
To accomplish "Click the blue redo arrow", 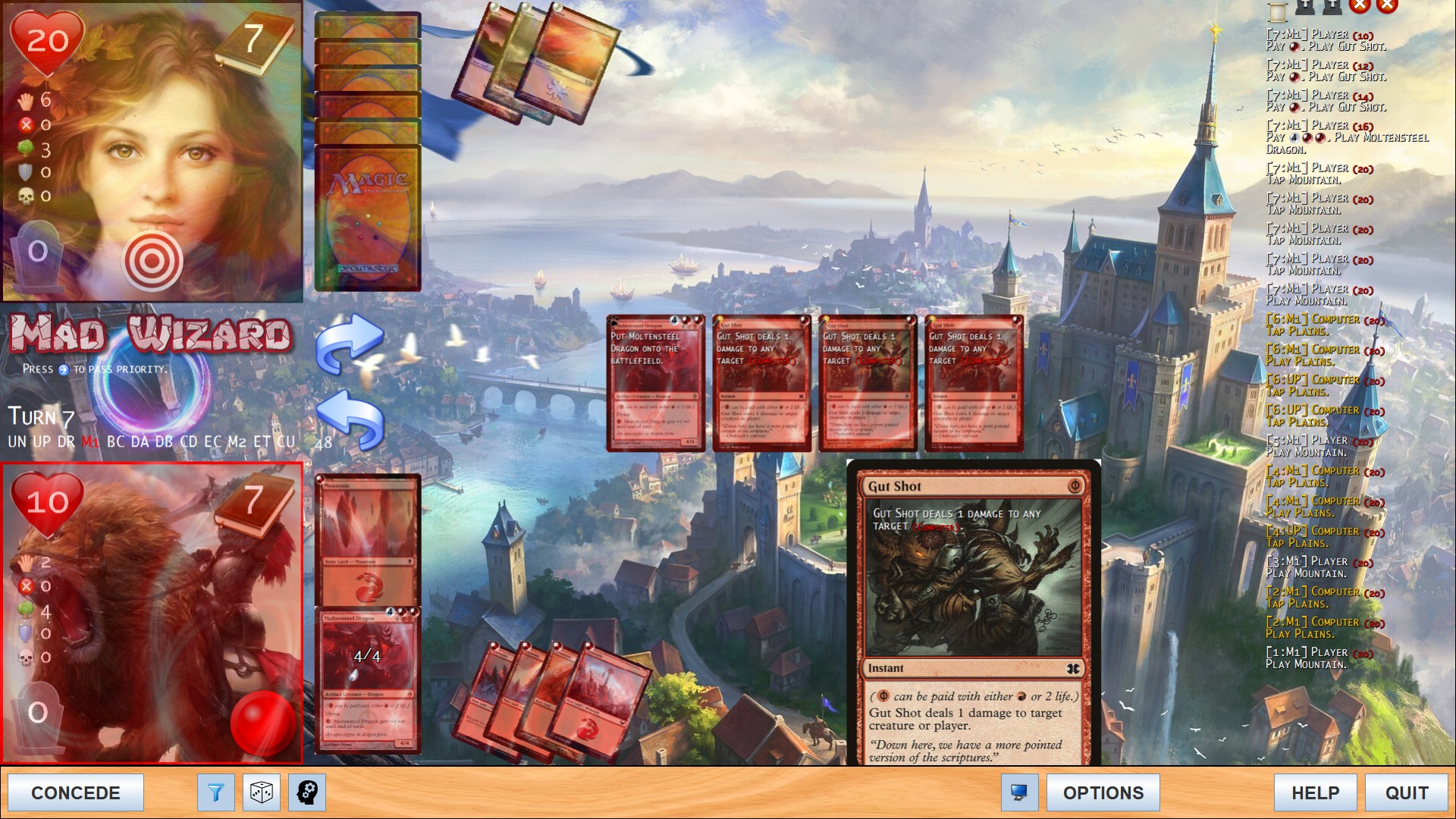I will pos(350,343).
